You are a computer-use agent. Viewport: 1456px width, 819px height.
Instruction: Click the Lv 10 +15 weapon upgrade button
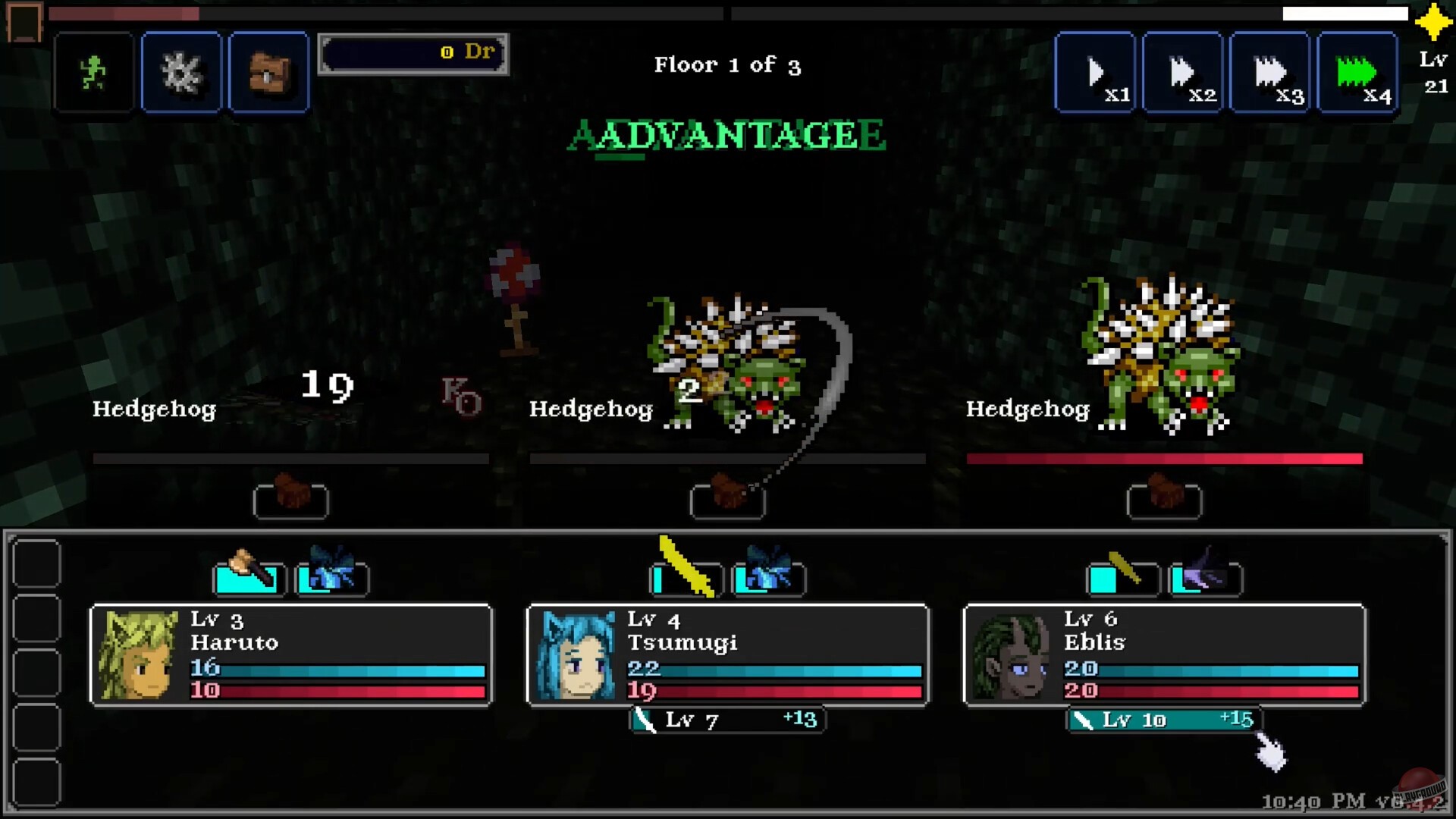[x=1164, y=720]
